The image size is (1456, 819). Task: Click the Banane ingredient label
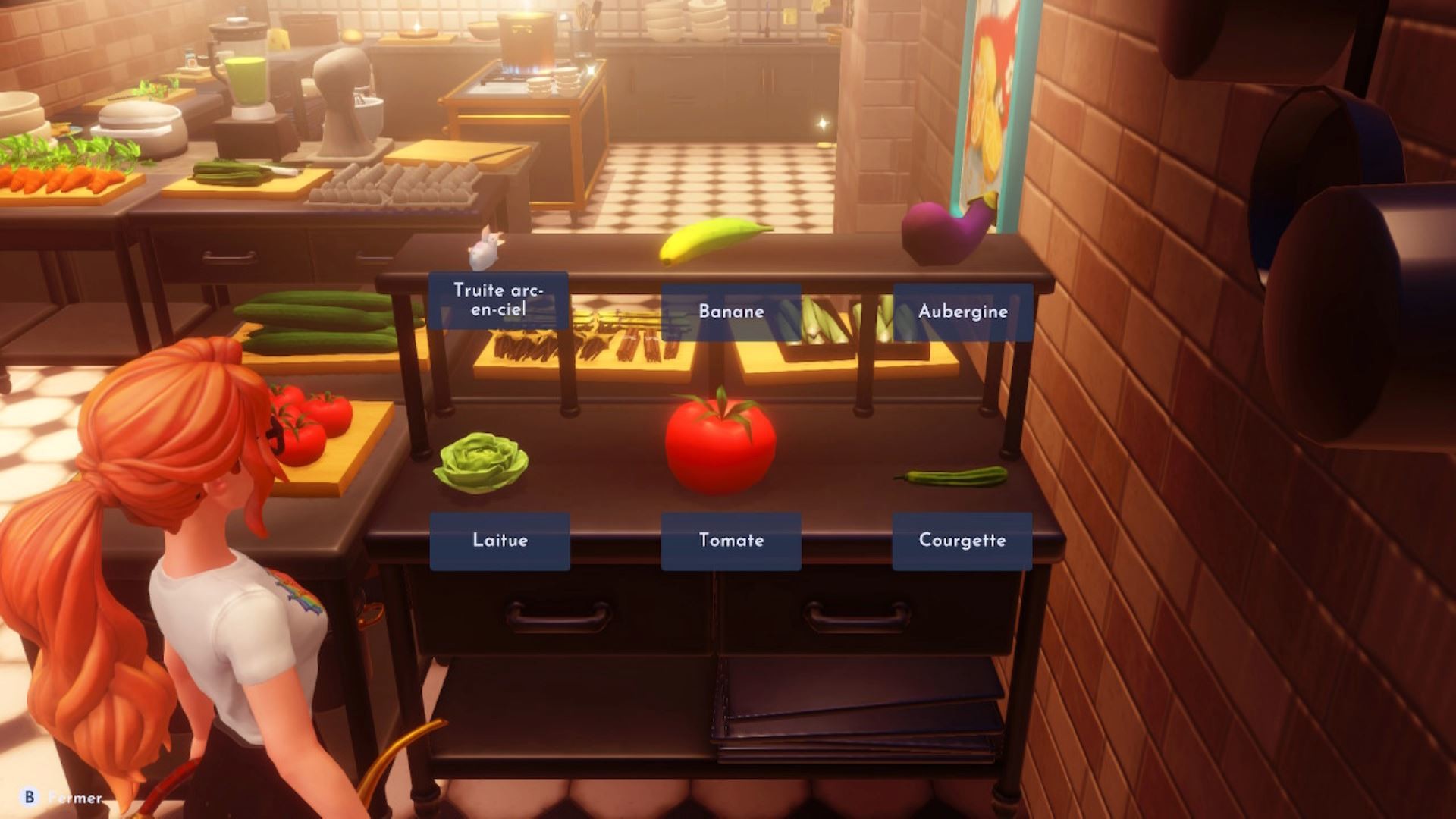730,311
